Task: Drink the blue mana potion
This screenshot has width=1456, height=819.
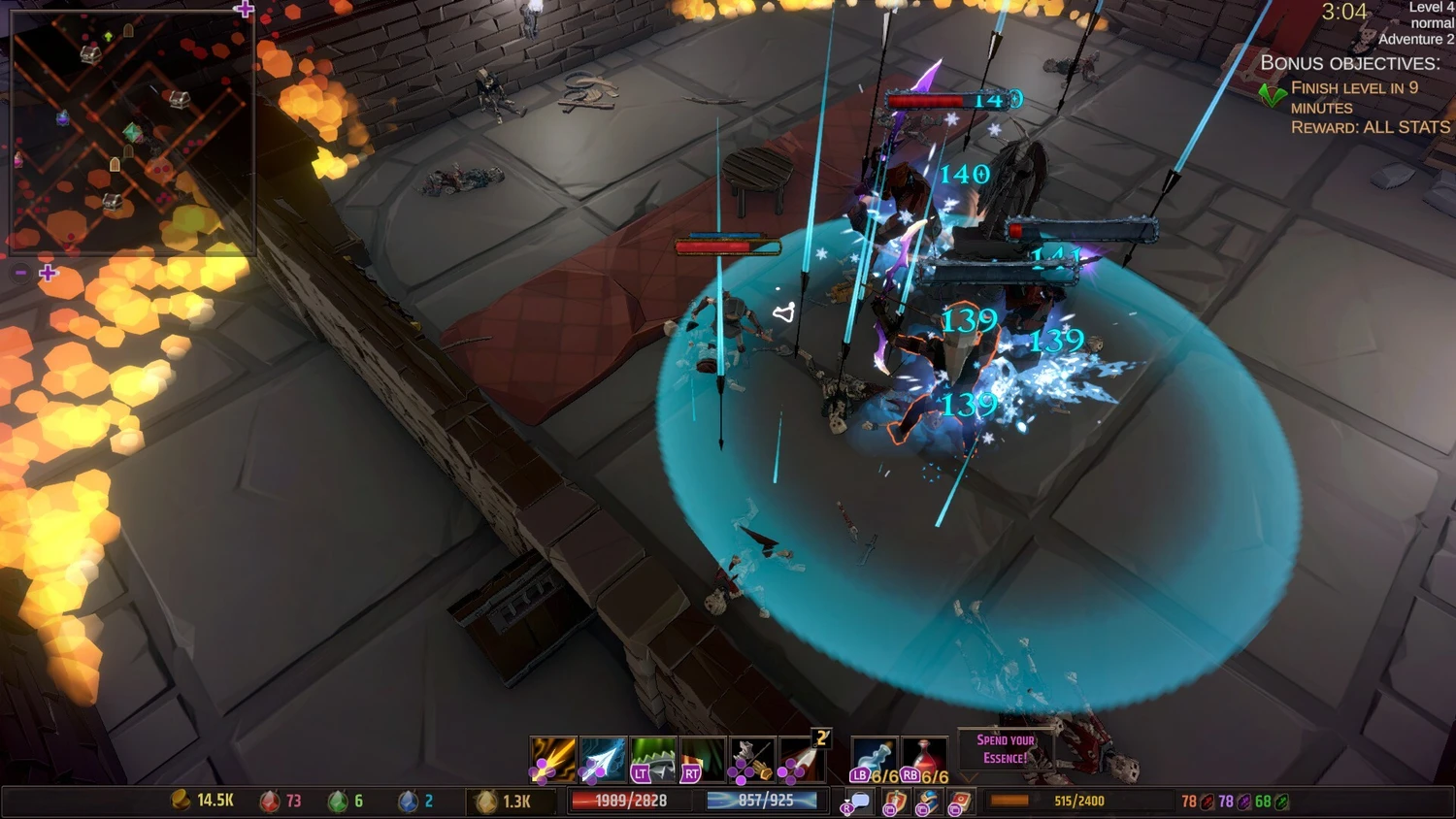Action: pyautogui.click(x=873, y=759)
